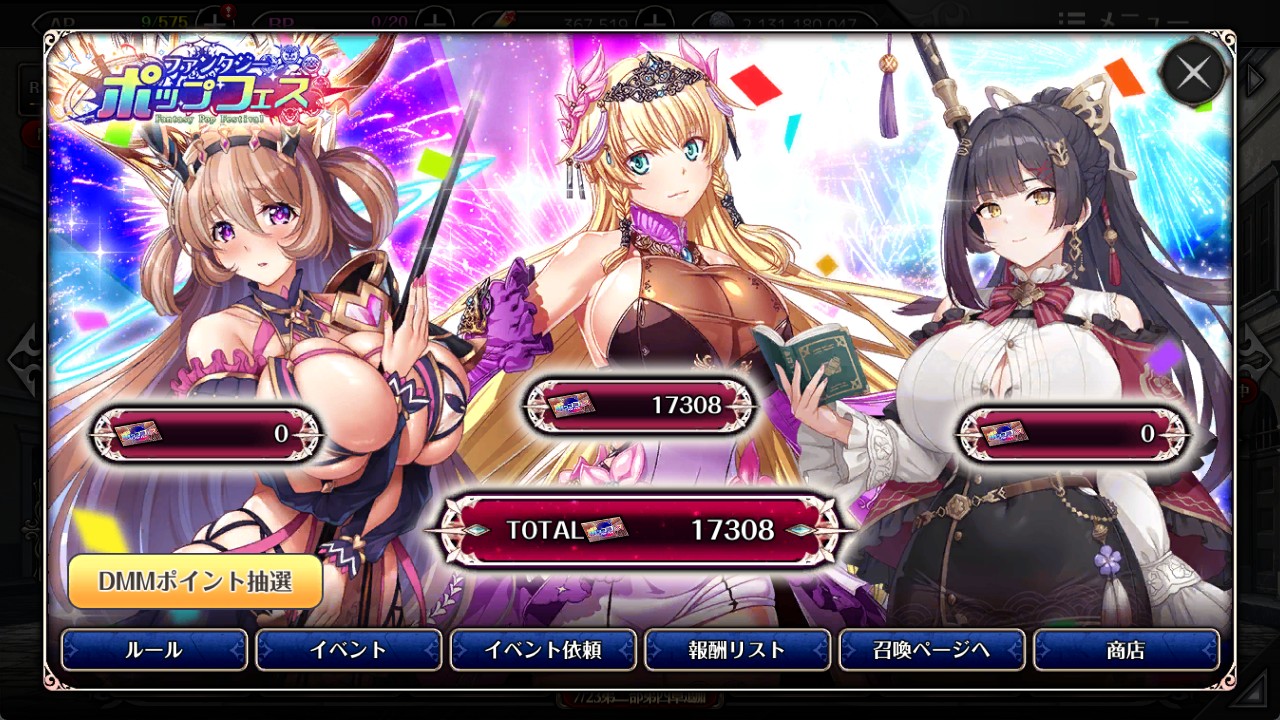Show the ルール rules page
The width and height of the screenshot is (1280, 720).
[154, 650]
